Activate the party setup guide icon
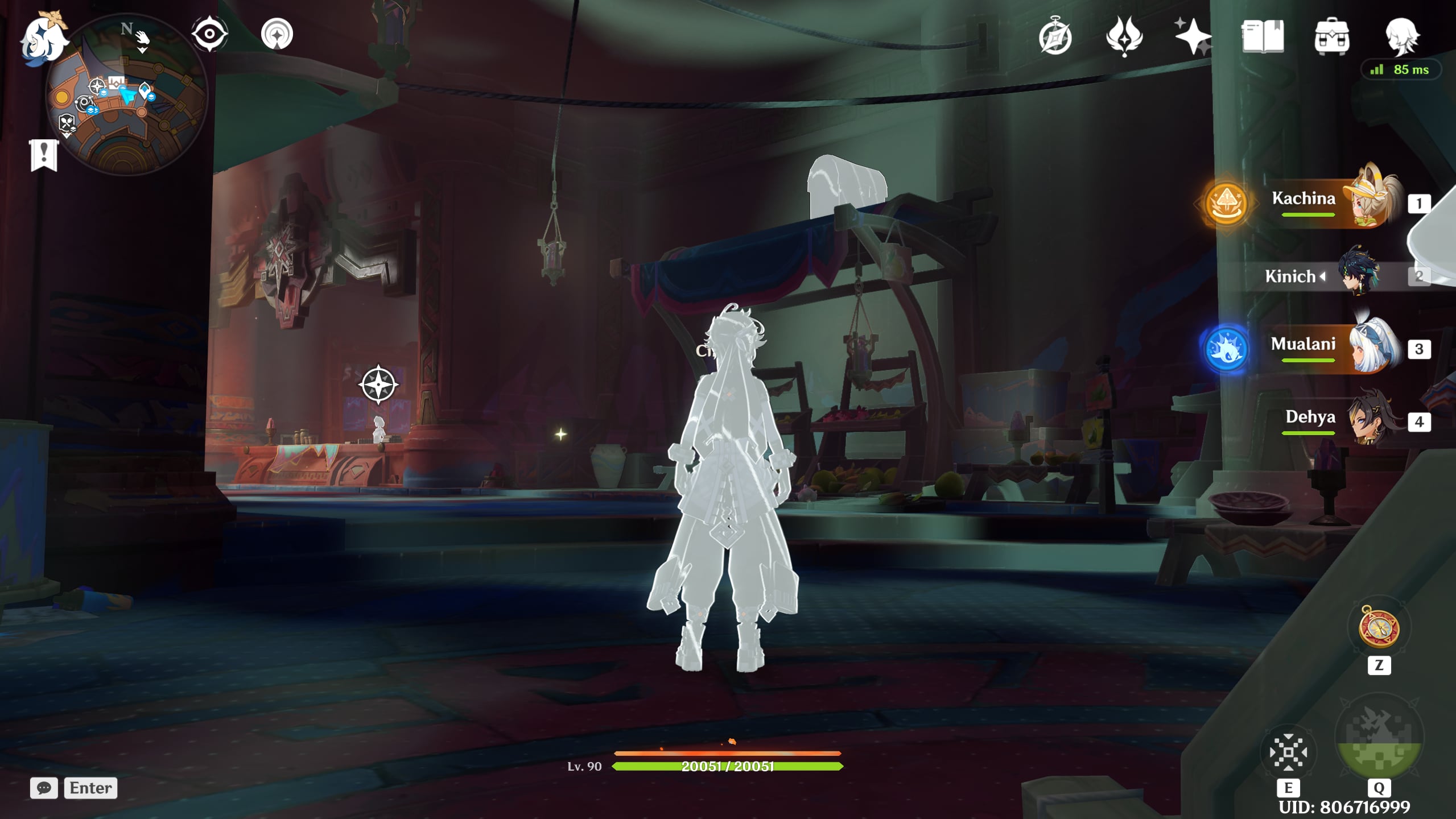This screenshot has height=819, width=1456. pyautogui.click(x=278, y=32)
